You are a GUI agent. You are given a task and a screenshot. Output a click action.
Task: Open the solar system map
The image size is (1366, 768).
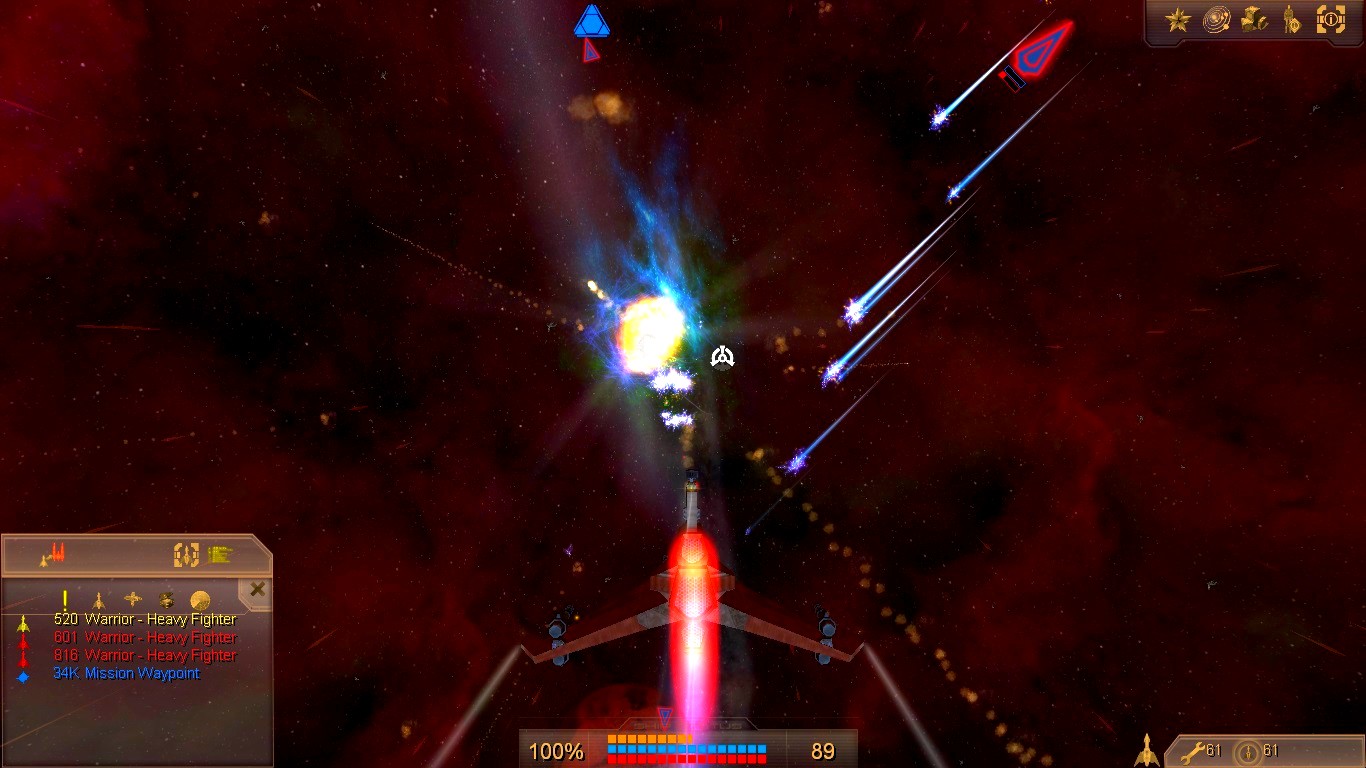coord(1216,20)
